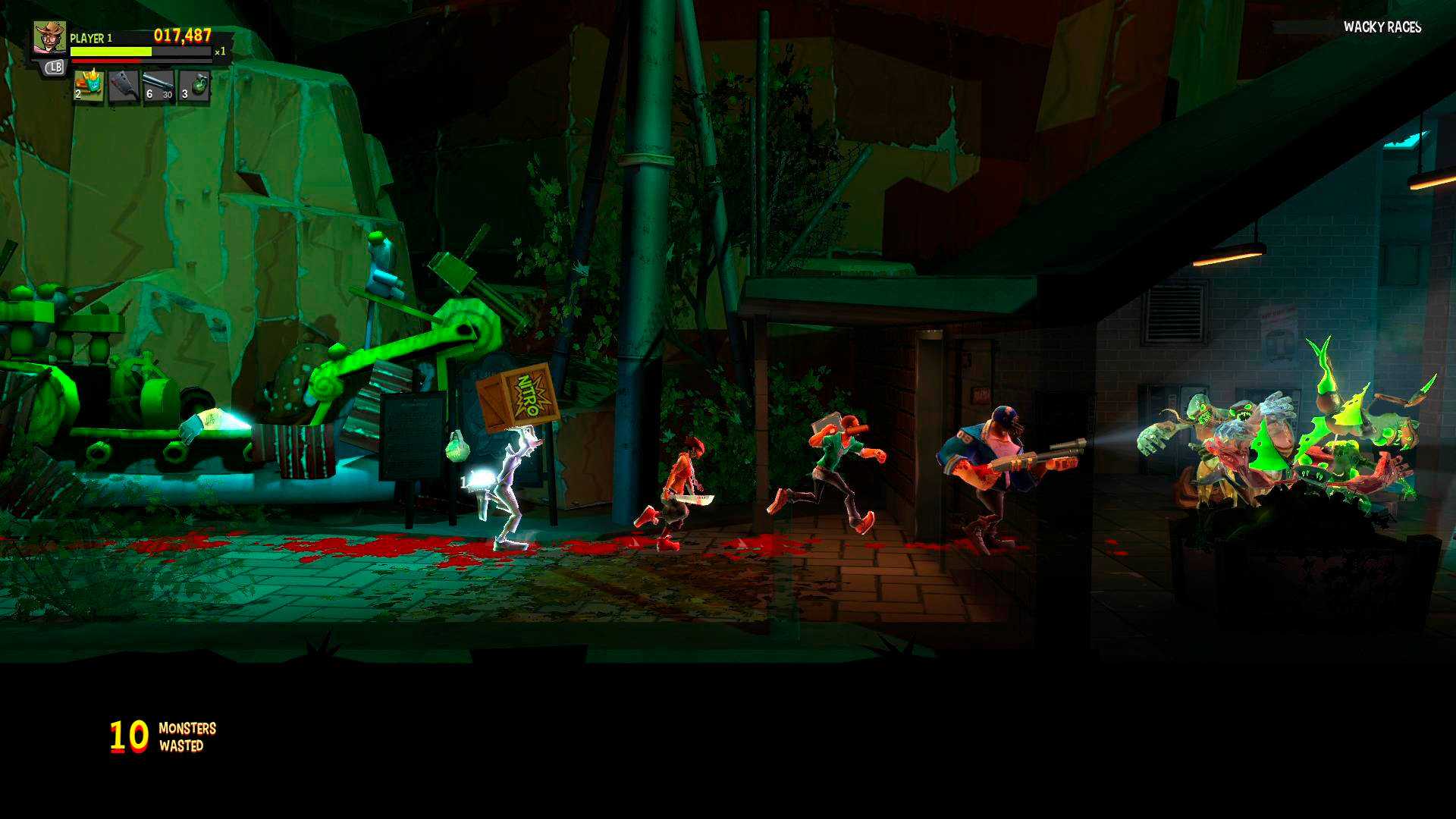Click the score counter reading 017,487
1456x819 pixels.
point(180,35)
